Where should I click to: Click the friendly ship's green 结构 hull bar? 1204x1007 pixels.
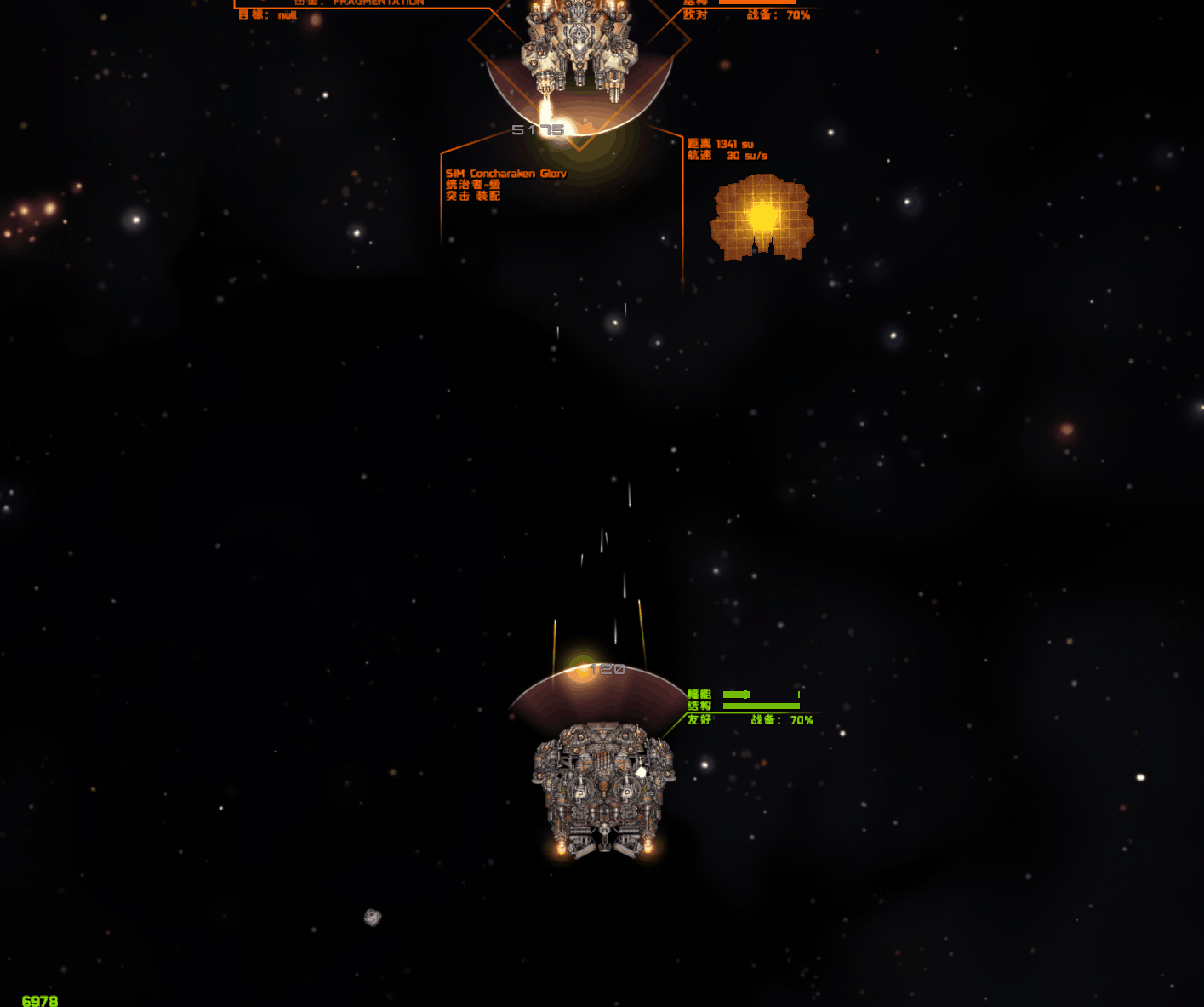[760, 707]
